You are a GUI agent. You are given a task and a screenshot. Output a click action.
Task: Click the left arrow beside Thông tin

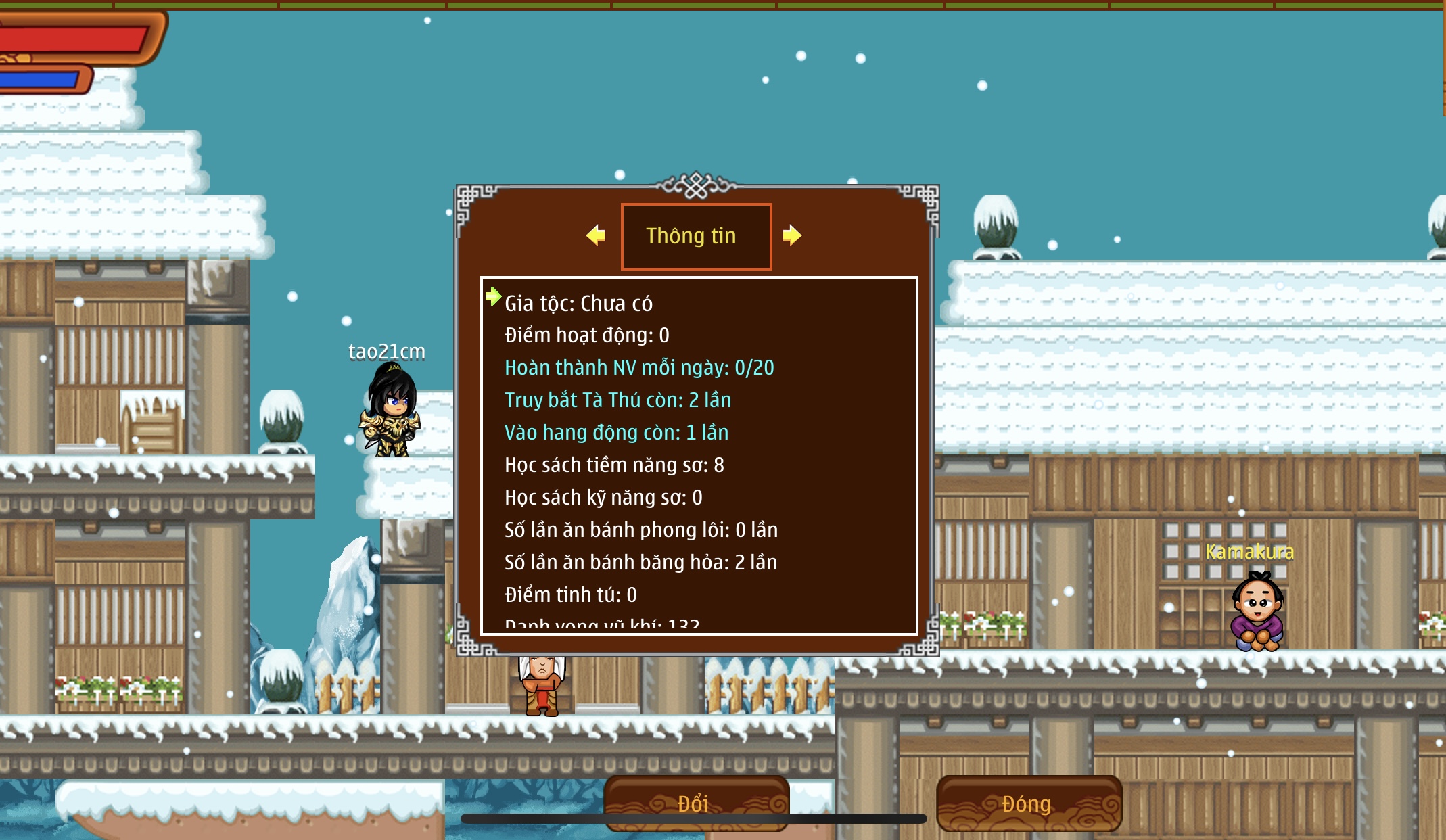(x=596, y=235)
